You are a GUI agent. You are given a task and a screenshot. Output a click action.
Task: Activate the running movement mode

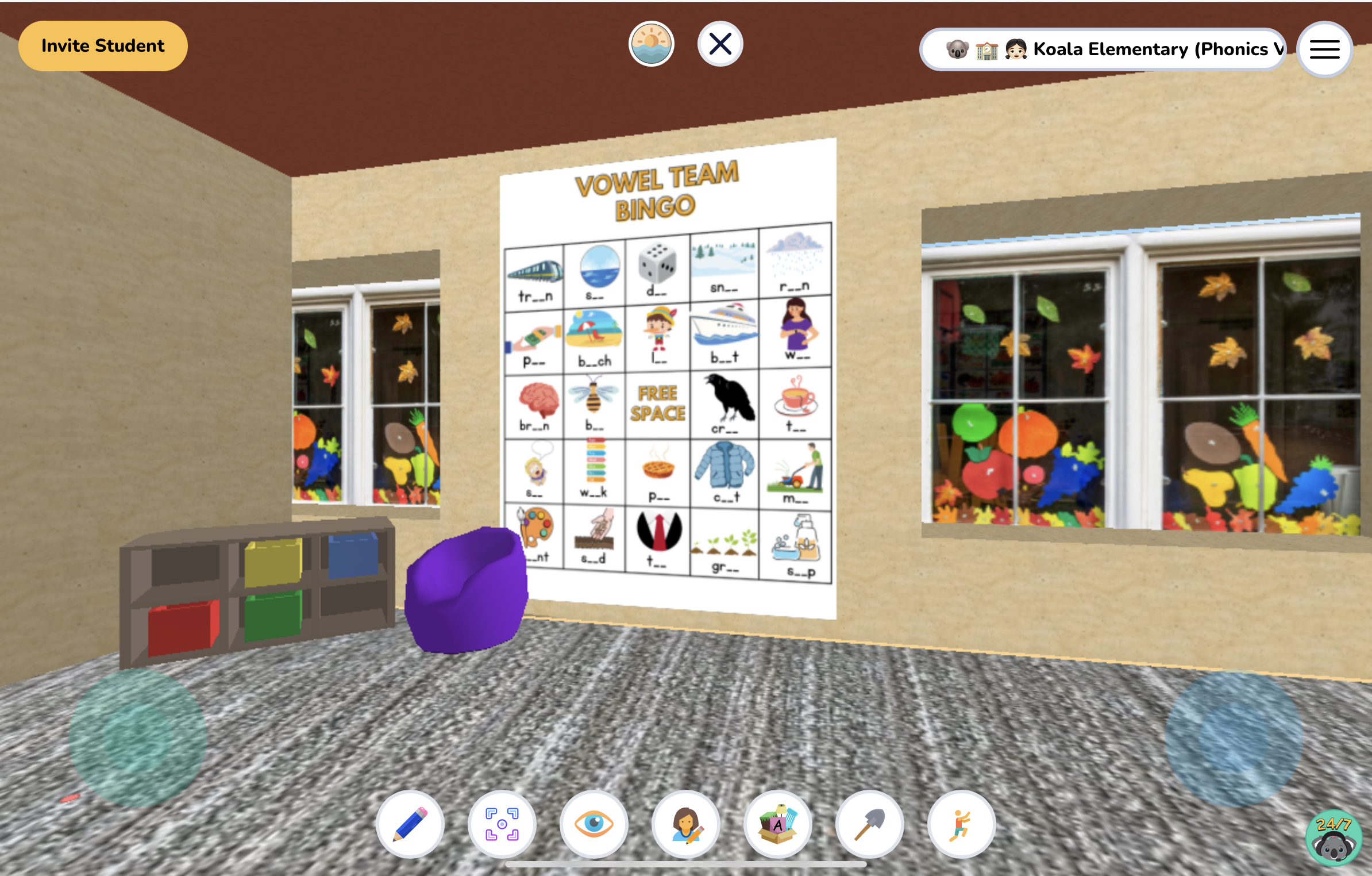pyautogui.click(x=962, y=824)
